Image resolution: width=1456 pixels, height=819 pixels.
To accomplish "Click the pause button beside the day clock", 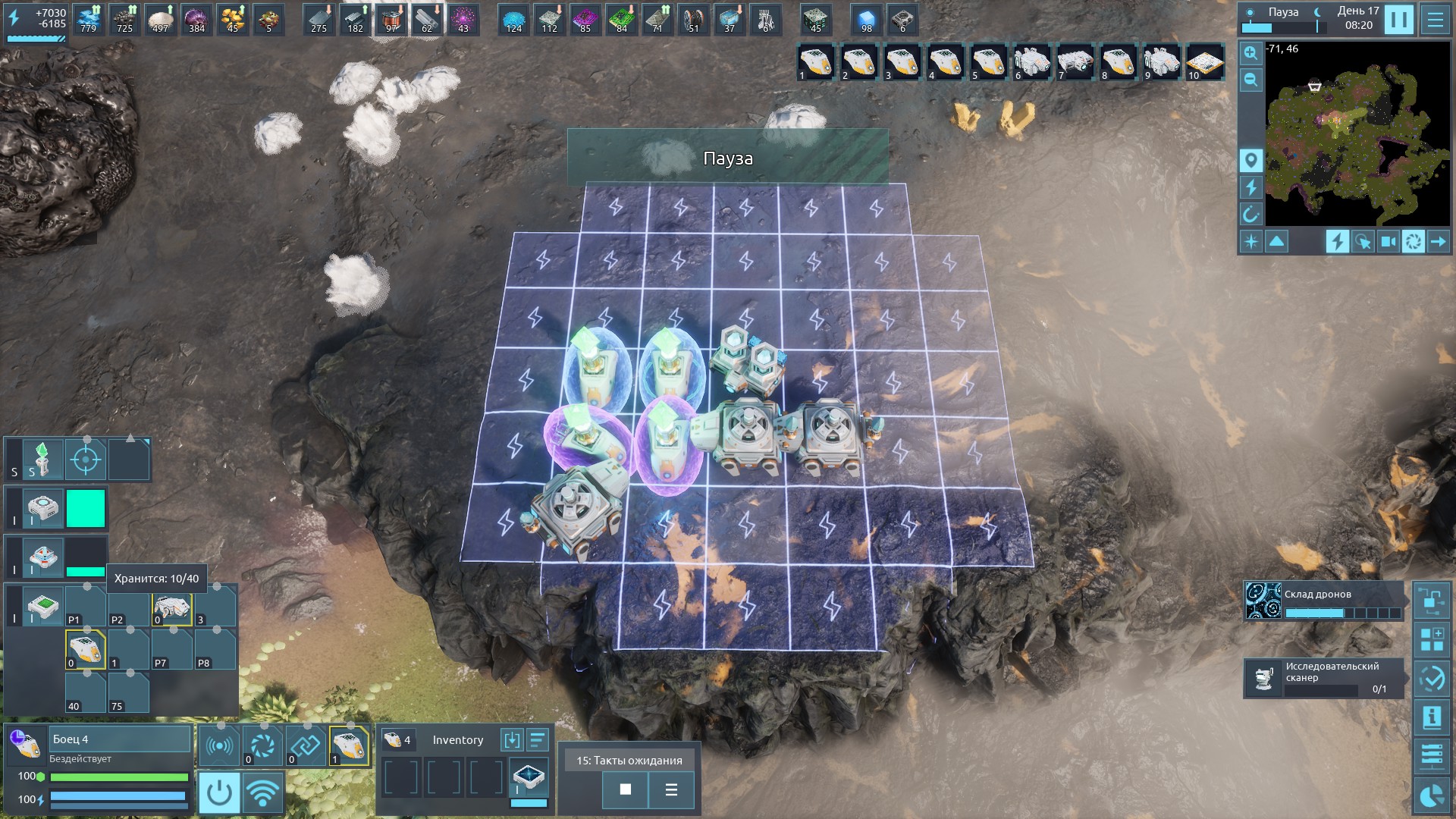I will [x=1398, y=20].
